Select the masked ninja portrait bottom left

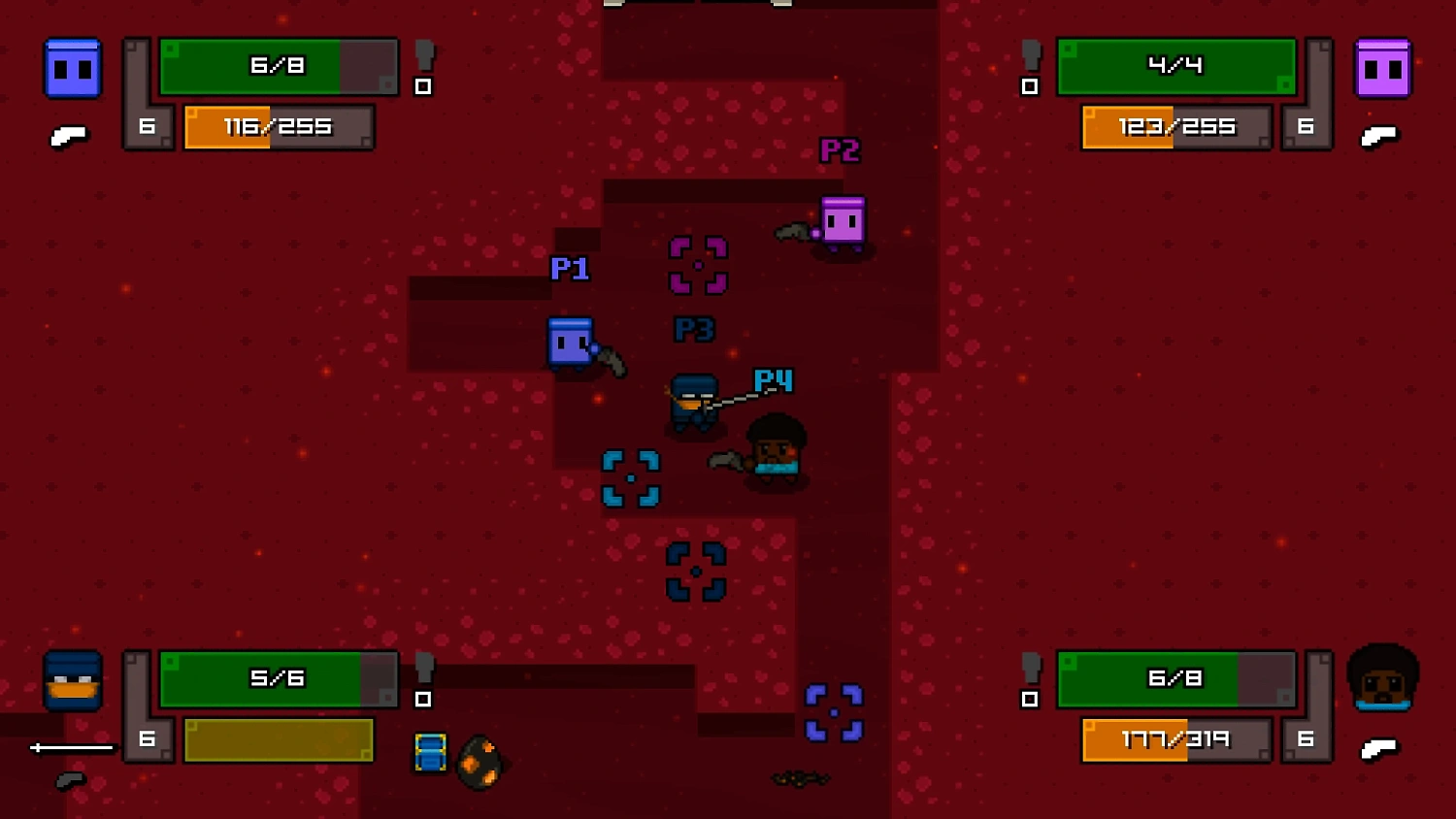[x=72, y=682]
